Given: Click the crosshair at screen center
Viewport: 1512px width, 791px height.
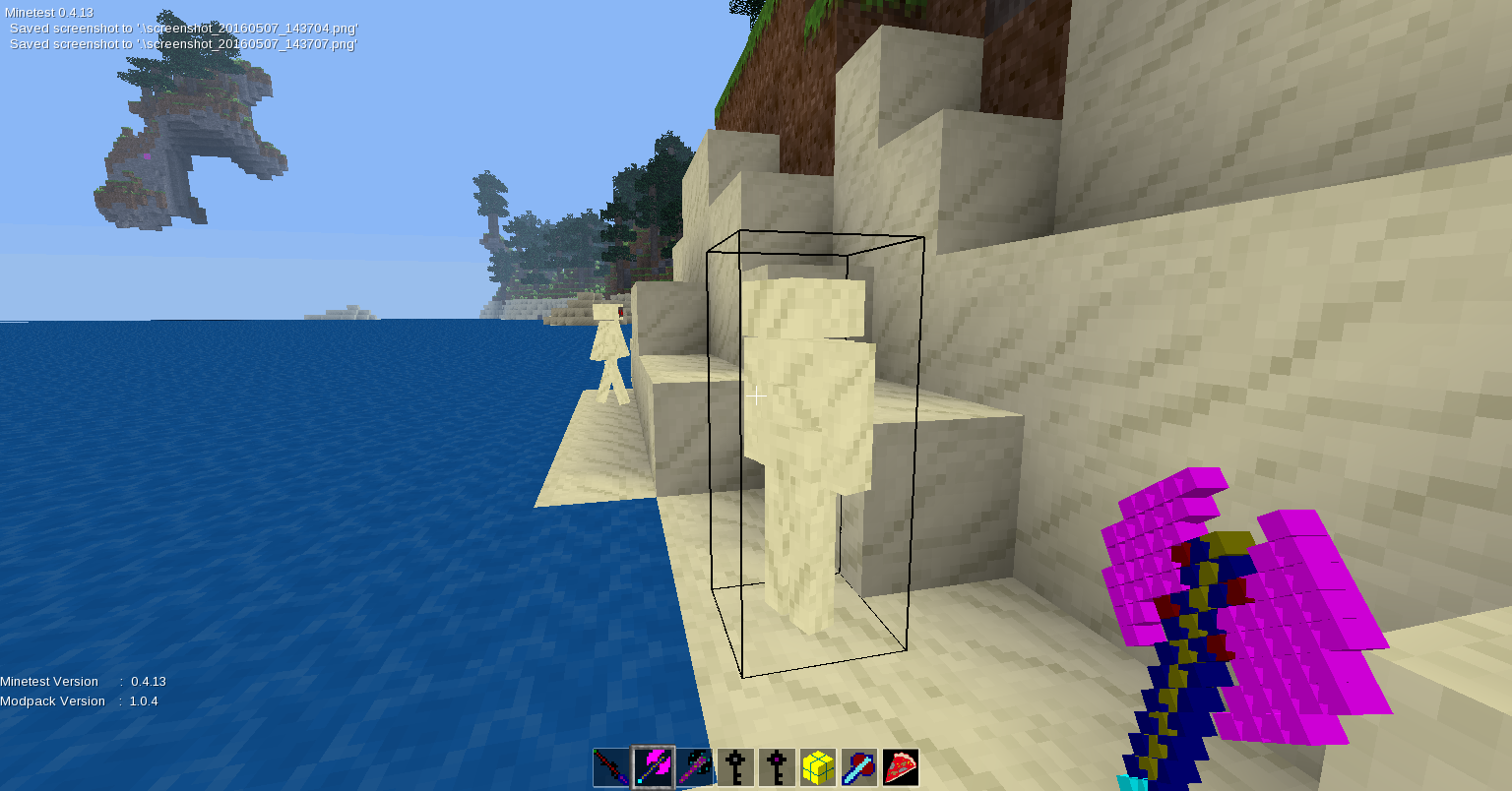Looking at the screenshot, I should point(757,395).
